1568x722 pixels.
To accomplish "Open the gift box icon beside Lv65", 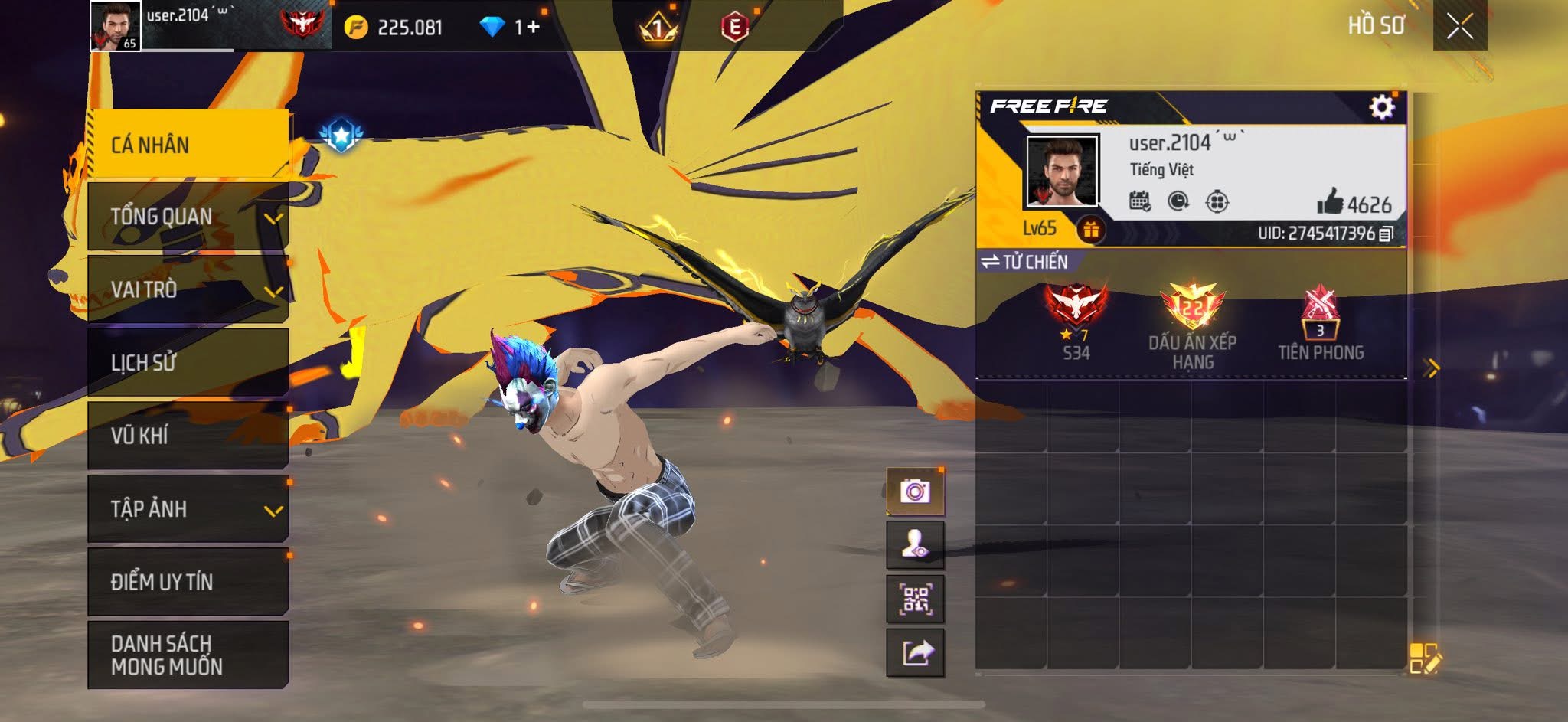I will click(1091, 229).
